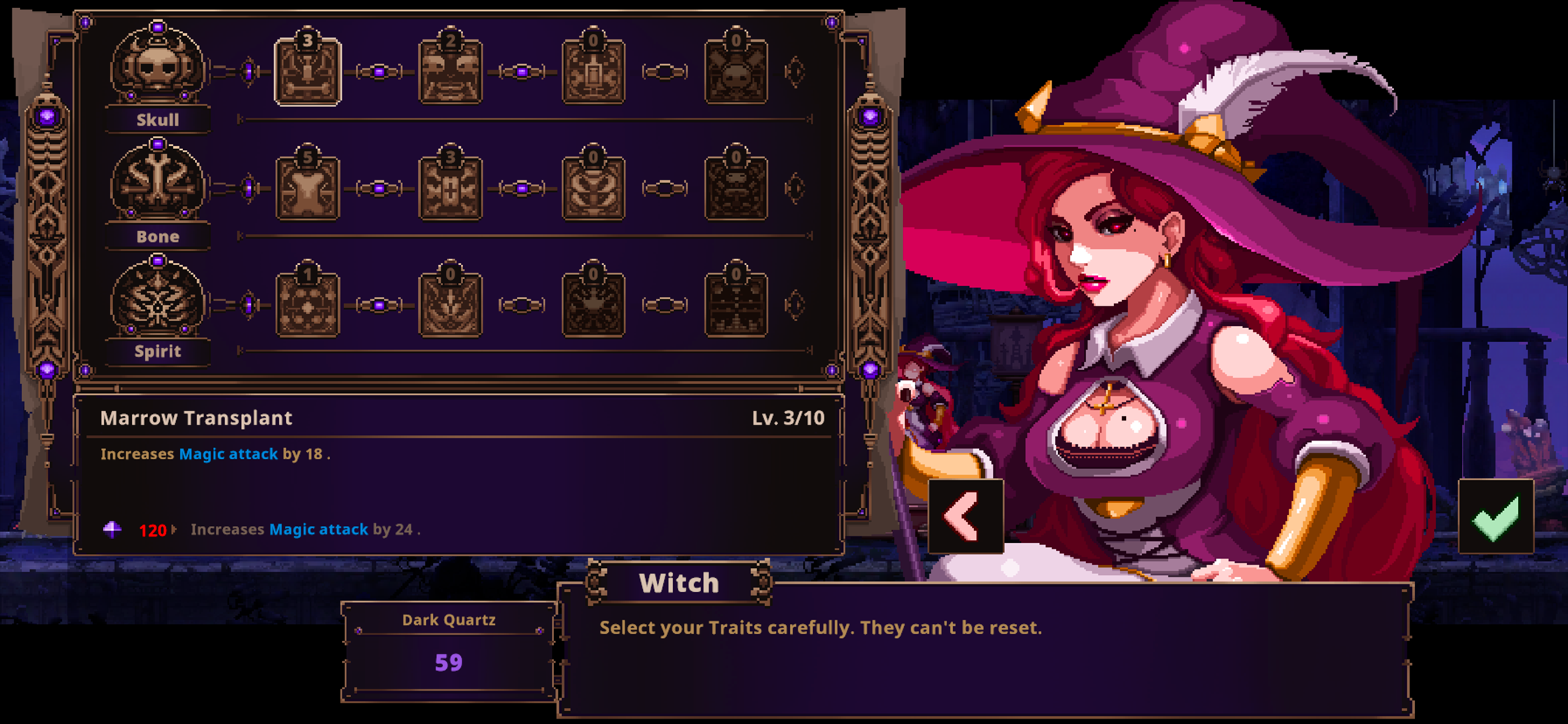Select the Spirit category emblem
This screenshot has width=1568, height=724.
157,299
